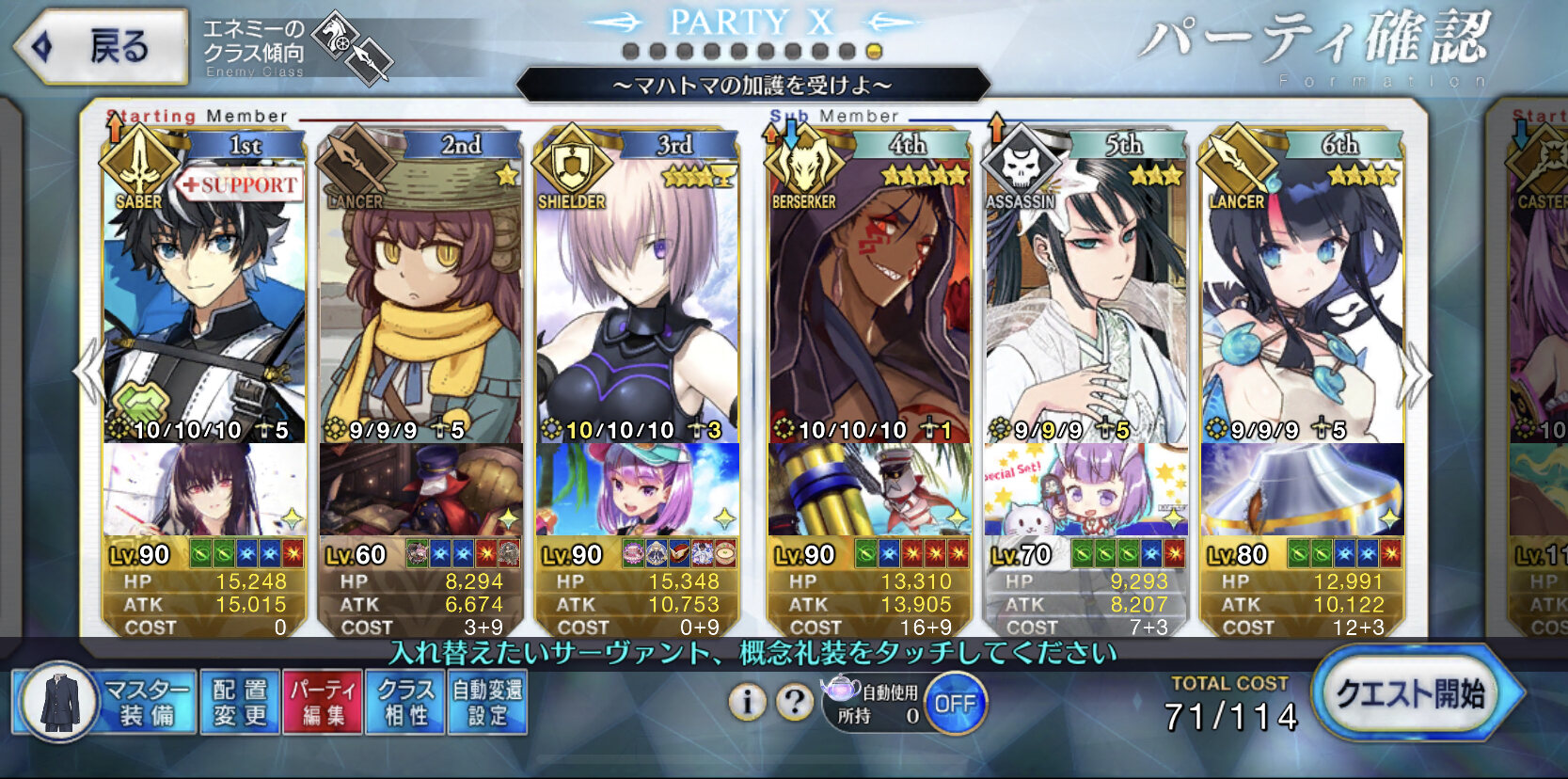Switch to the previous party with left arrow
1568x779 pixels.
tap(89, 373)
